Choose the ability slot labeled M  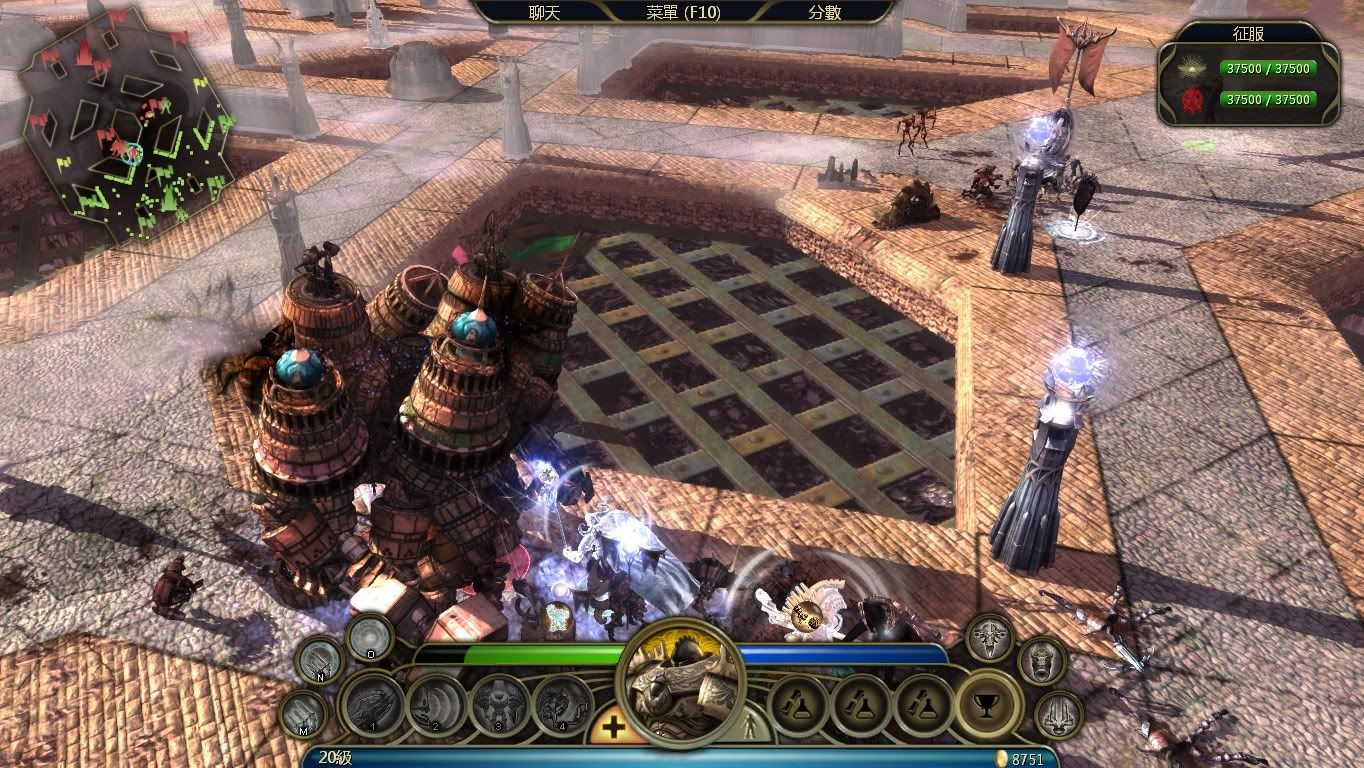(303, 715)
